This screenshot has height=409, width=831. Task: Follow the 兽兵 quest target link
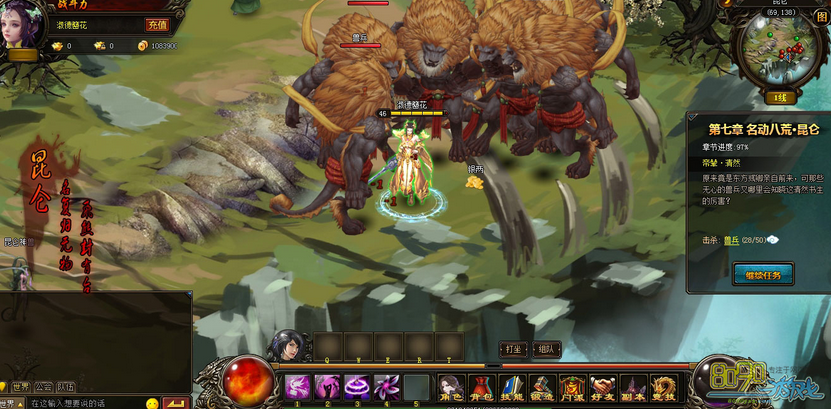tap(732, 240)
